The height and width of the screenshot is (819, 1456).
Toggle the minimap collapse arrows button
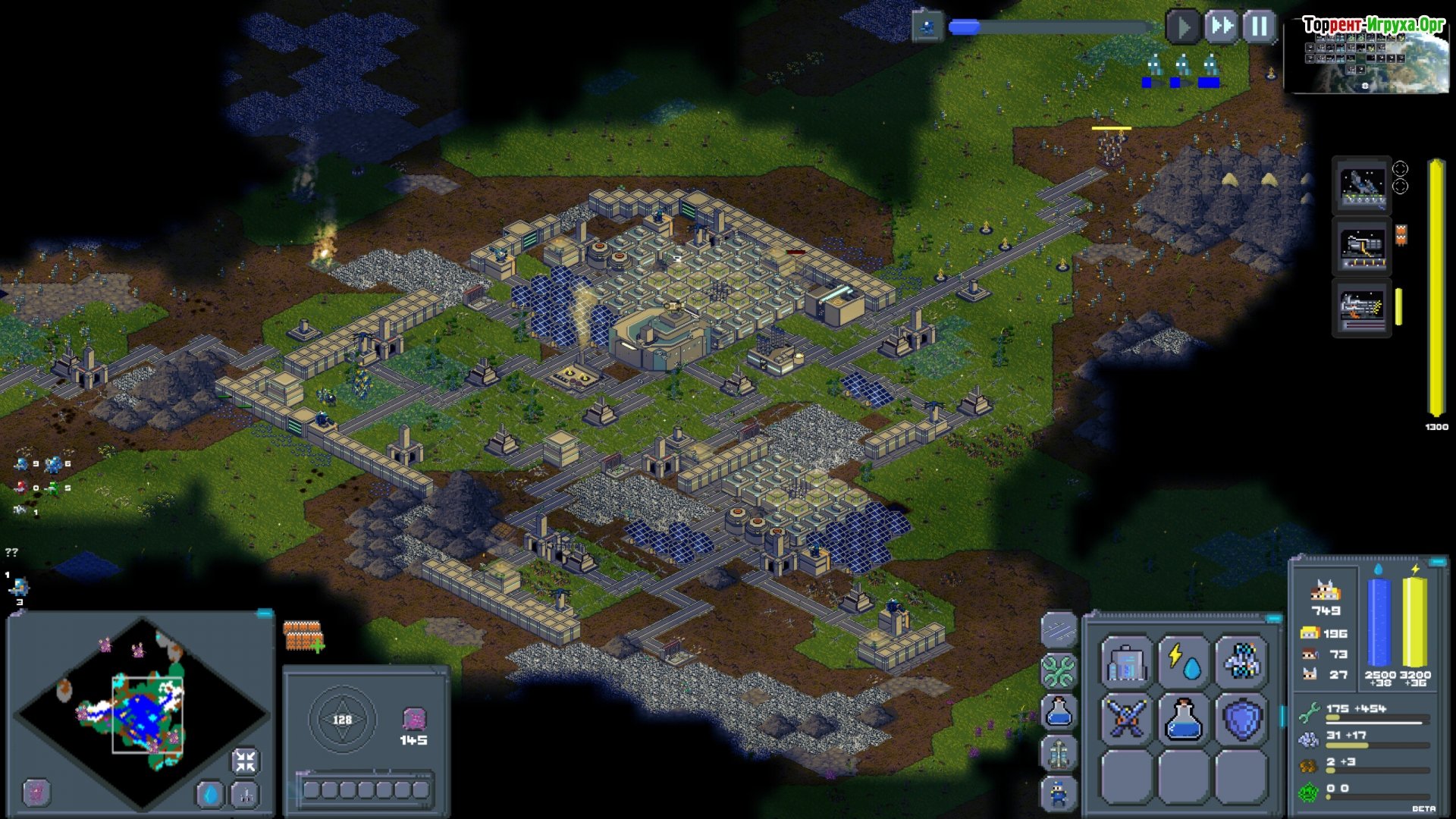[245, 761]
